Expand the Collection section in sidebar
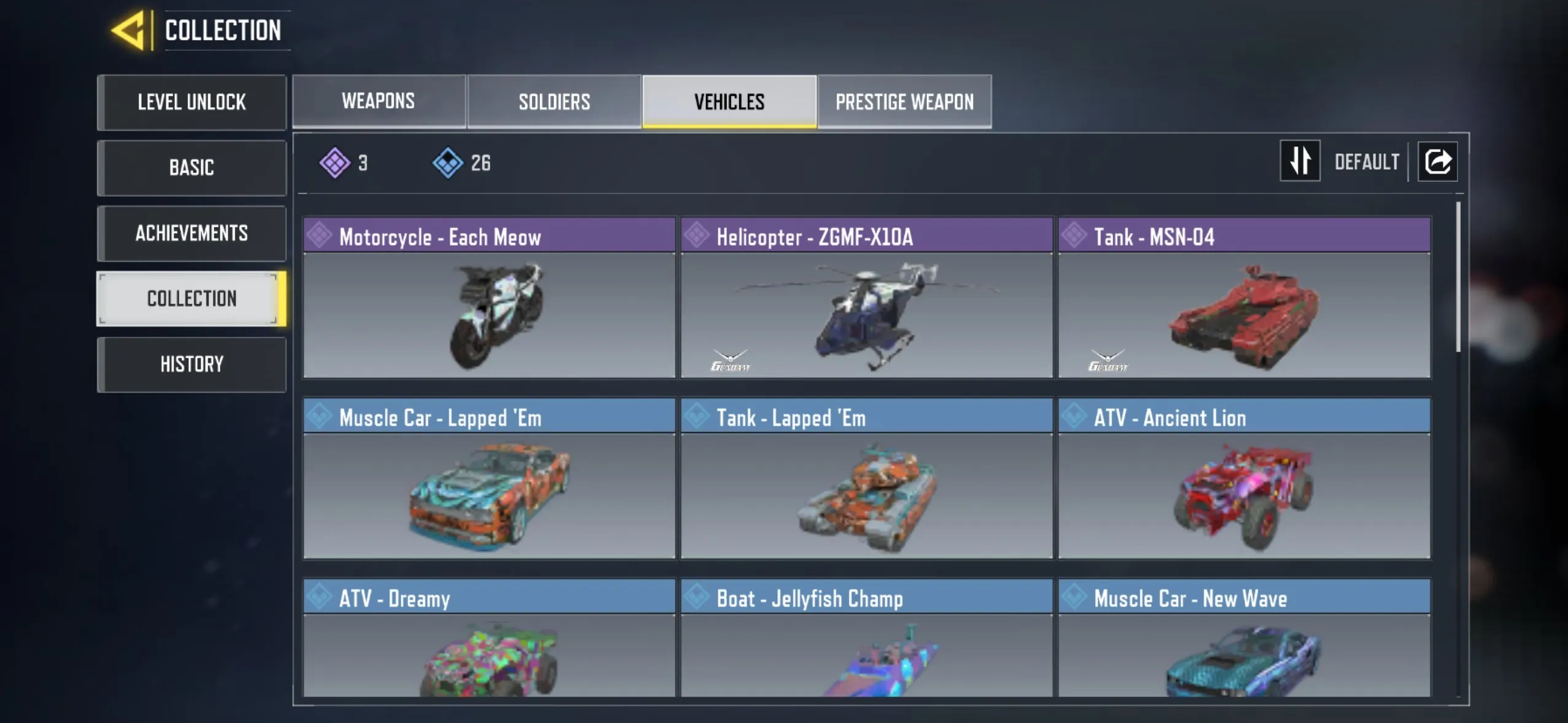 (191, 299)
